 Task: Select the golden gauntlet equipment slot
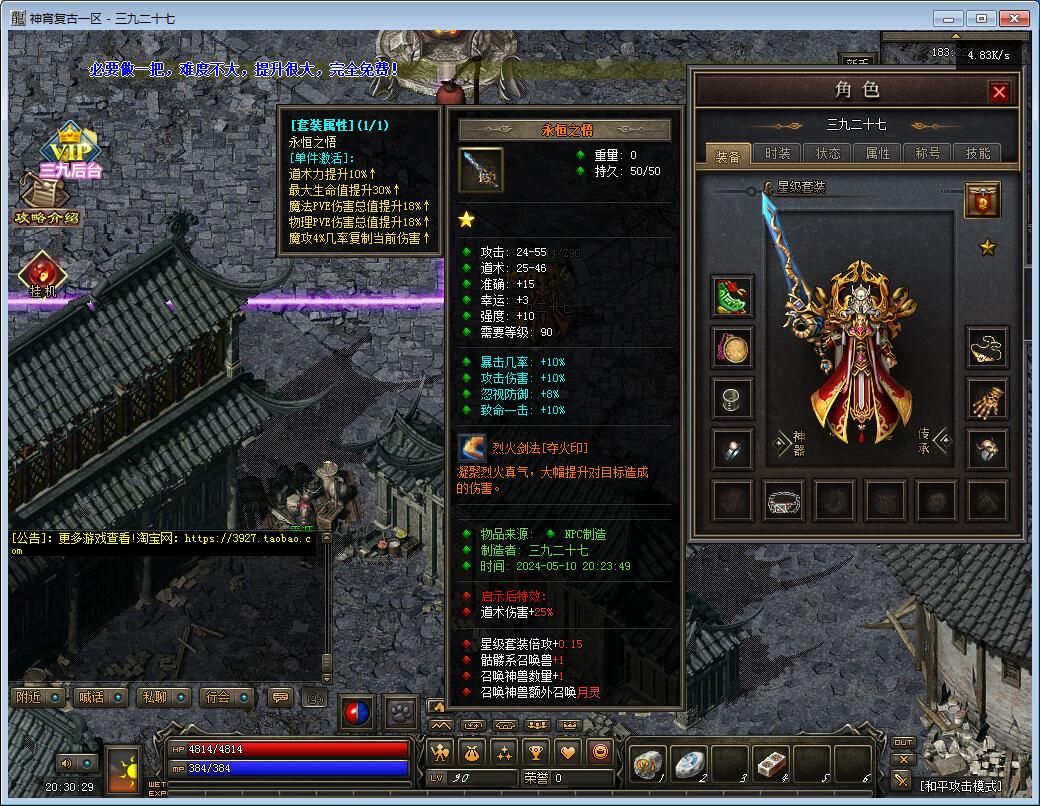pyautogui.click(x=987, y=398)
